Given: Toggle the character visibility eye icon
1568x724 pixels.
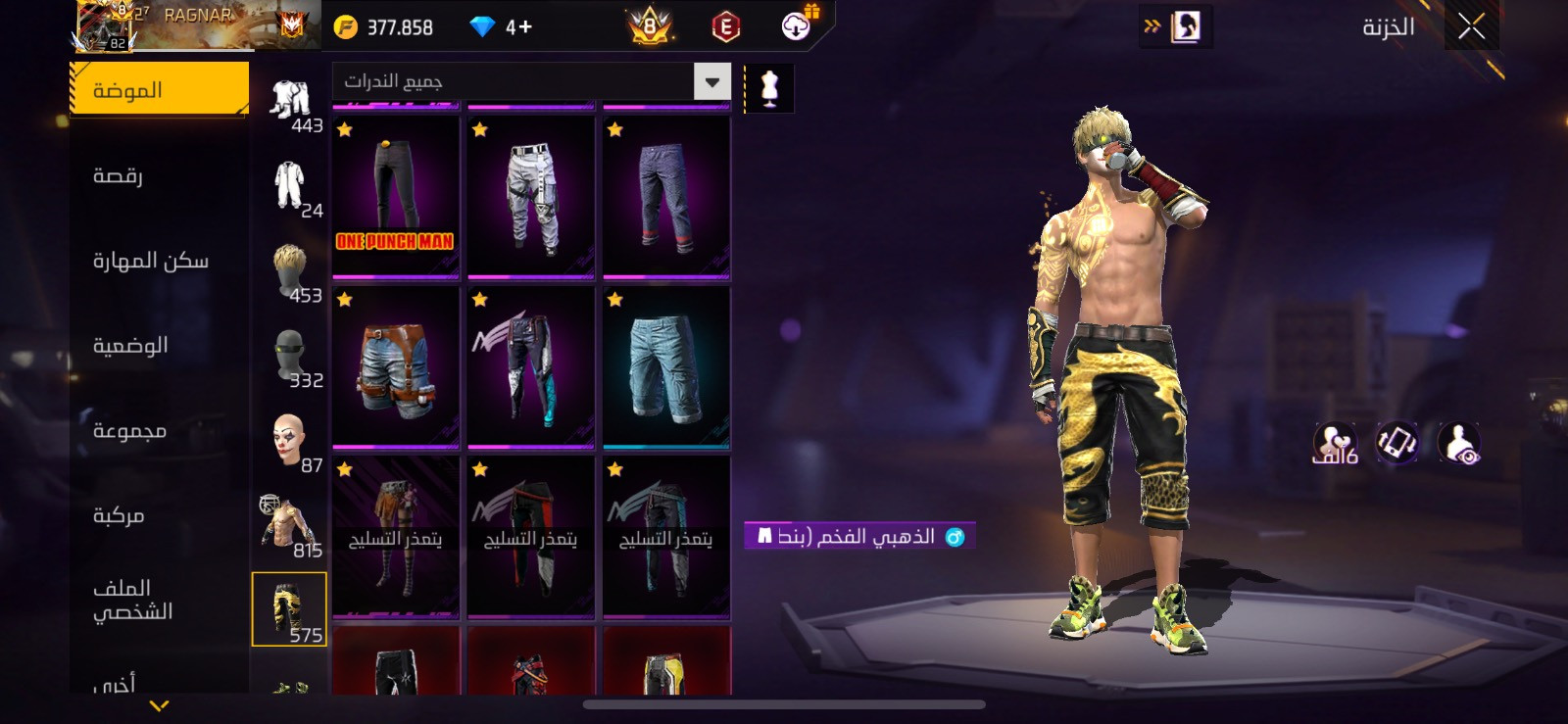Looking at the screenshot, I should click(1458, 443).
